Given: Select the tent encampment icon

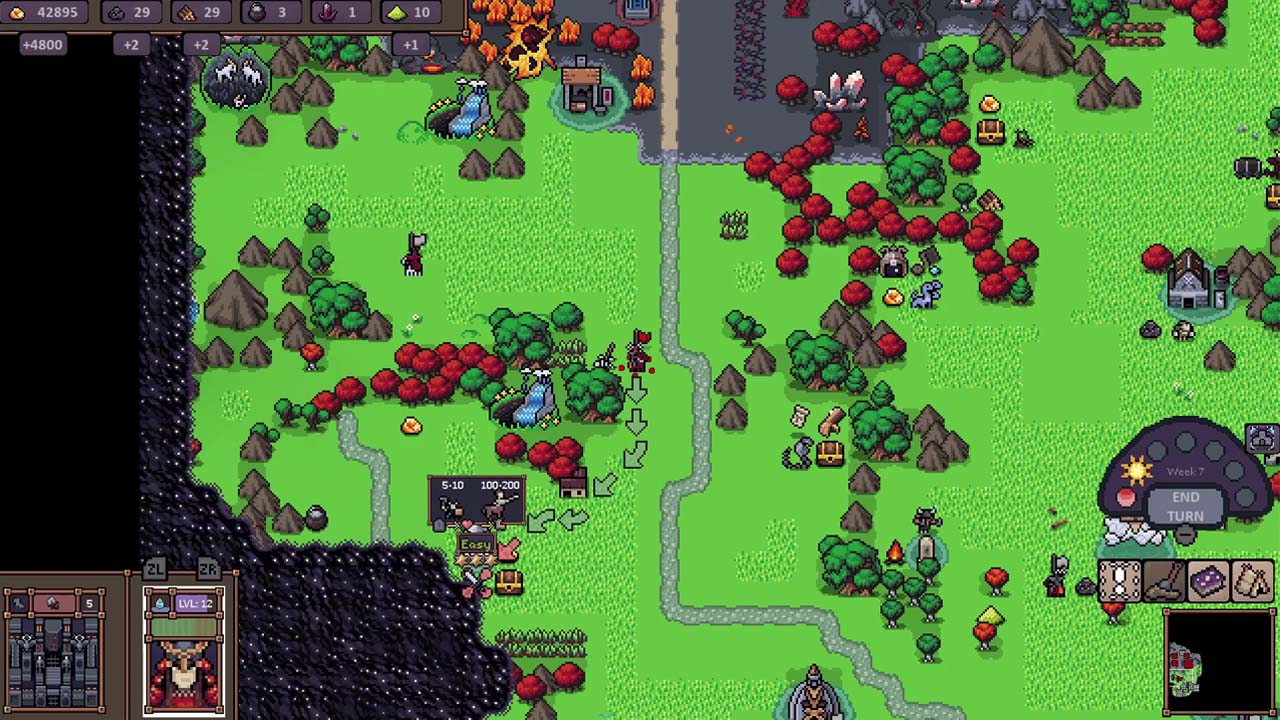Looking at the screenshot, I should coord(1252,582).
